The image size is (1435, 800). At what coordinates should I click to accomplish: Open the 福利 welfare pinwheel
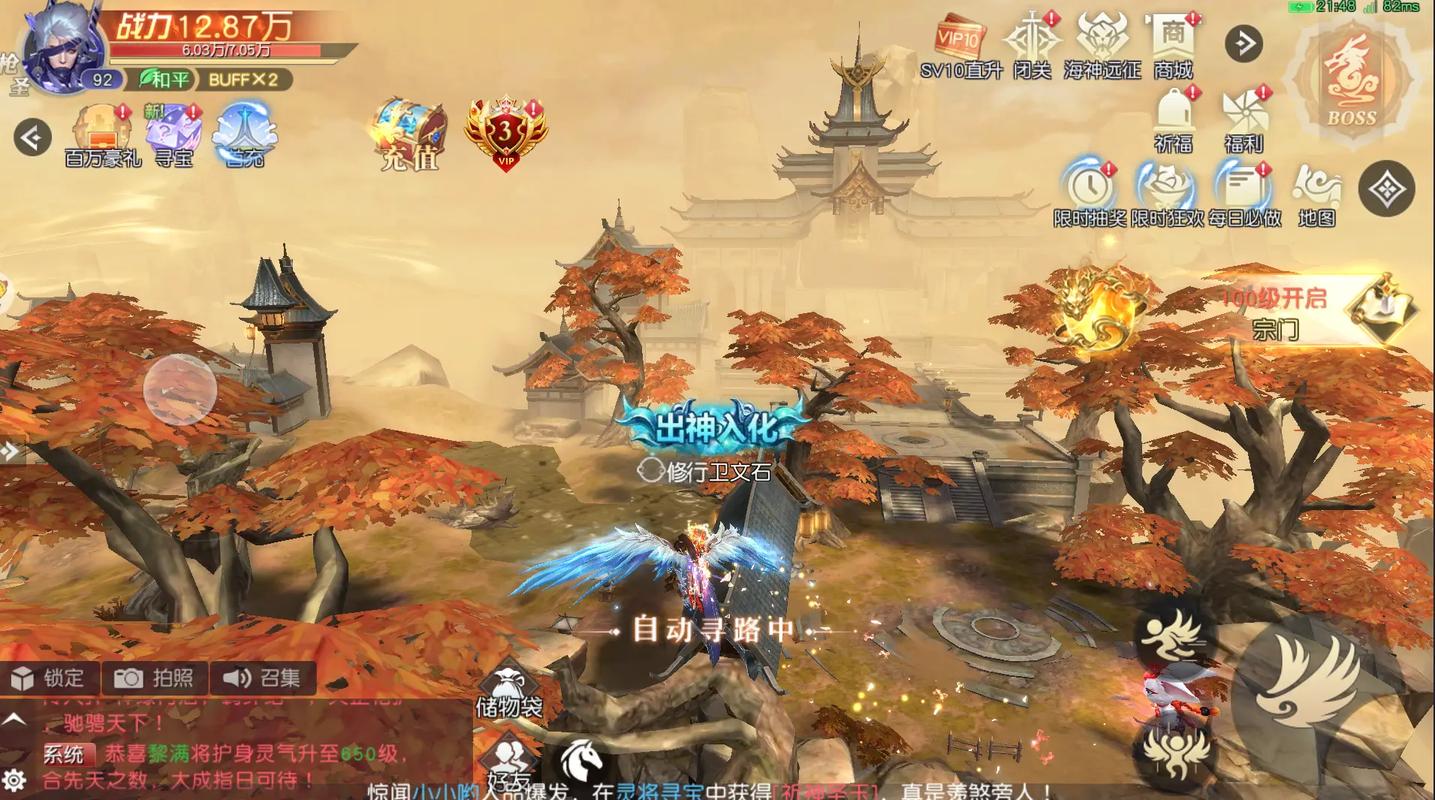tap(1244, 118)
